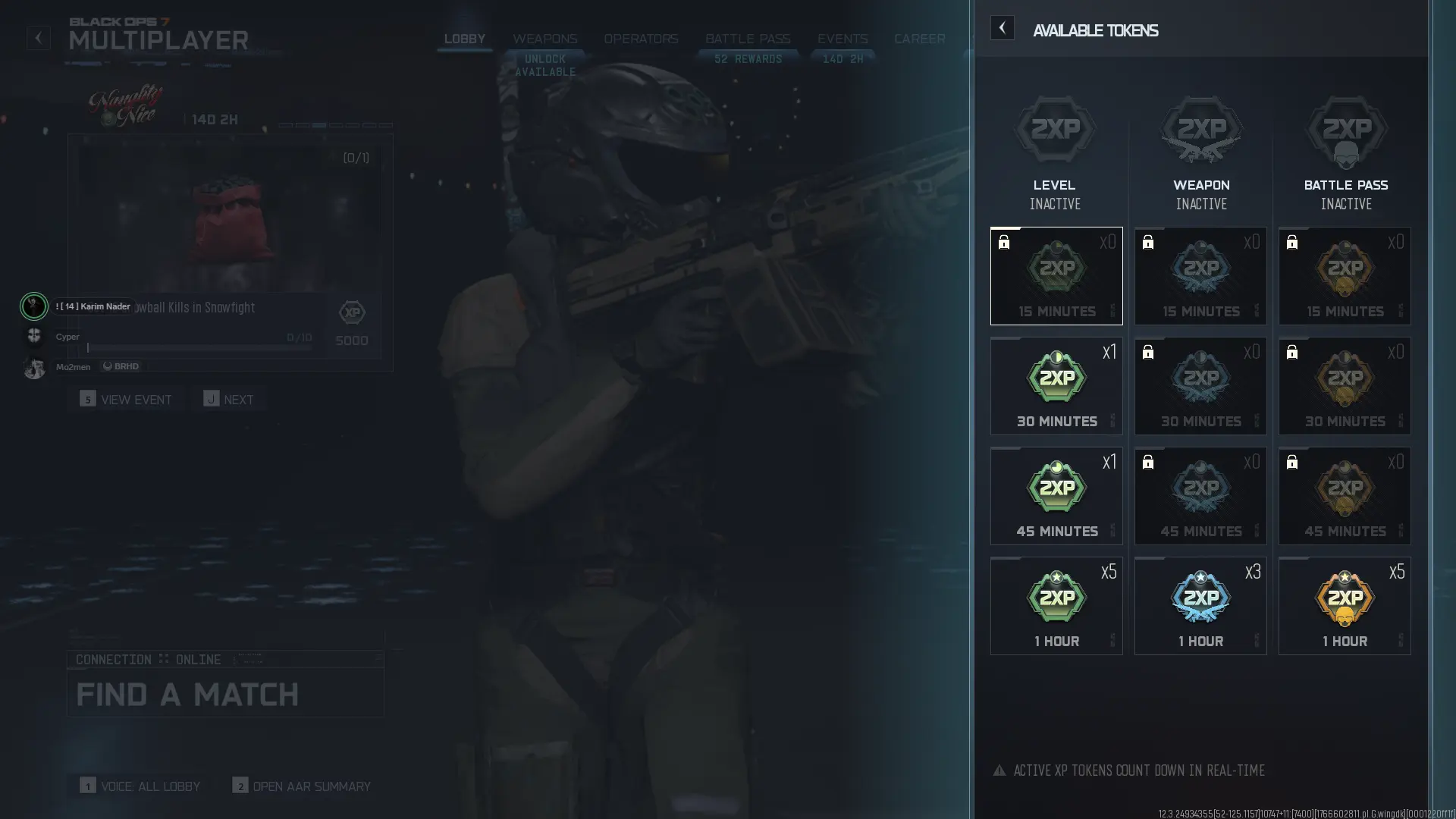Click Karim Nader's voice indicator circle

(x=34, y=306)
